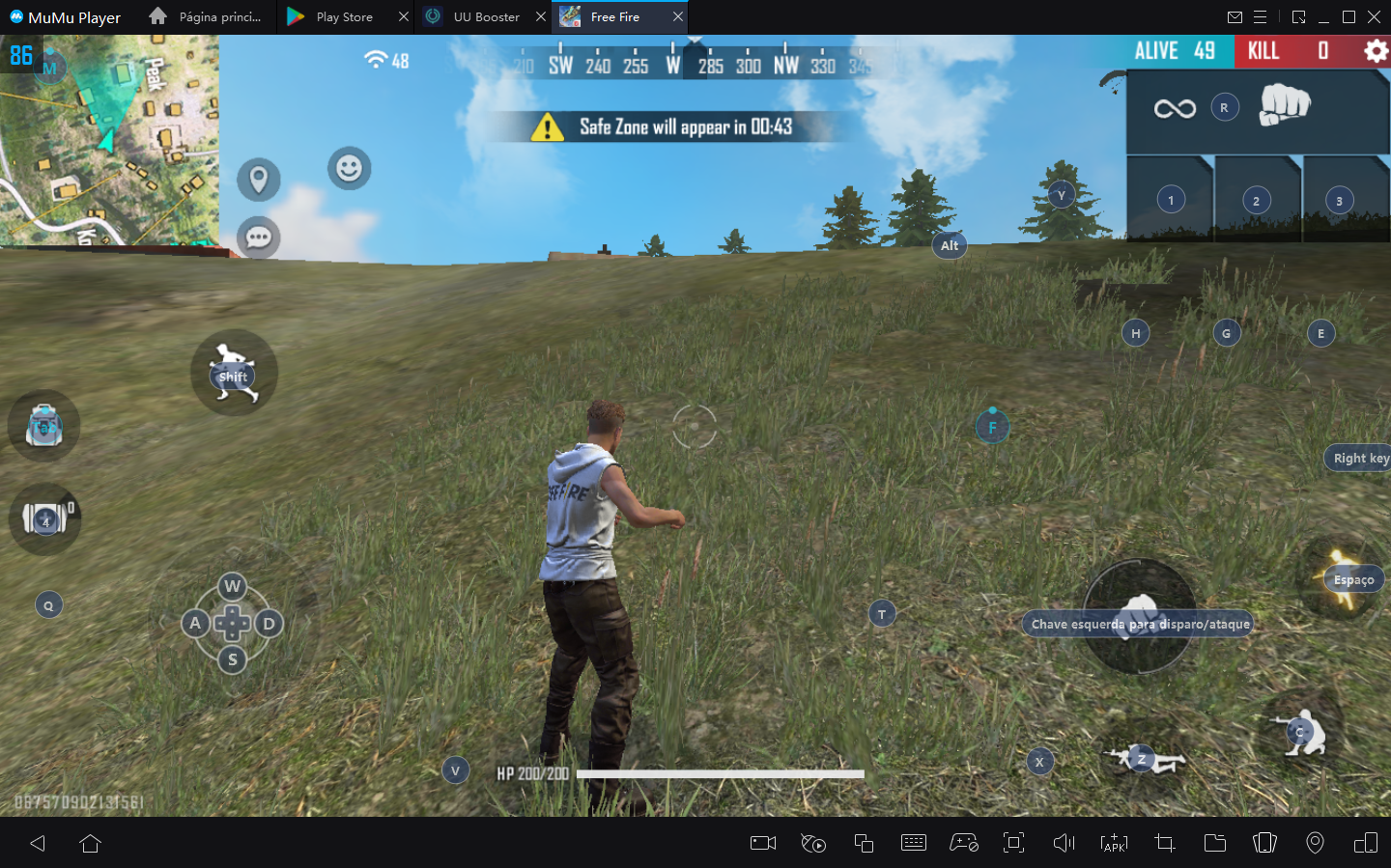This screenshot has height=868, width=1391.
Task: Toggle the sprint running-man button
Action: pyautogui.click(x=234, y=373)
